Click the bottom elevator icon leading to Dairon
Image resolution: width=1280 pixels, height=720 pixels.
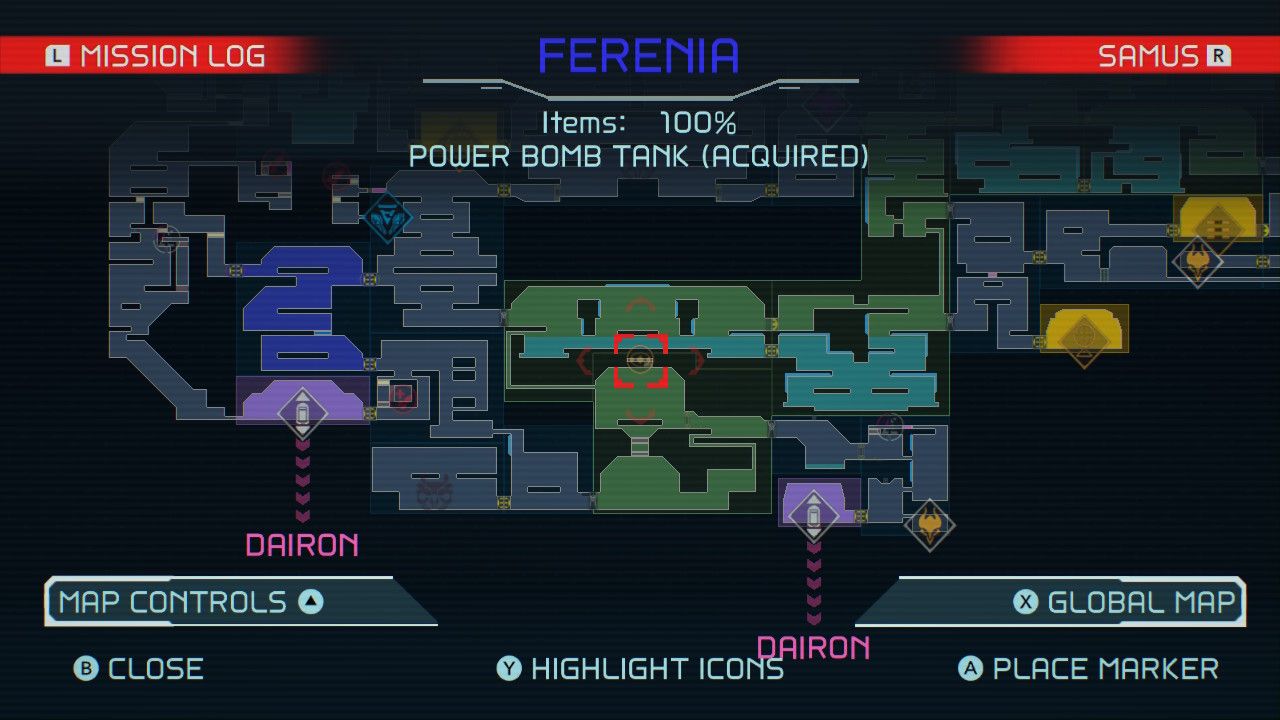(x=813, y=515)
